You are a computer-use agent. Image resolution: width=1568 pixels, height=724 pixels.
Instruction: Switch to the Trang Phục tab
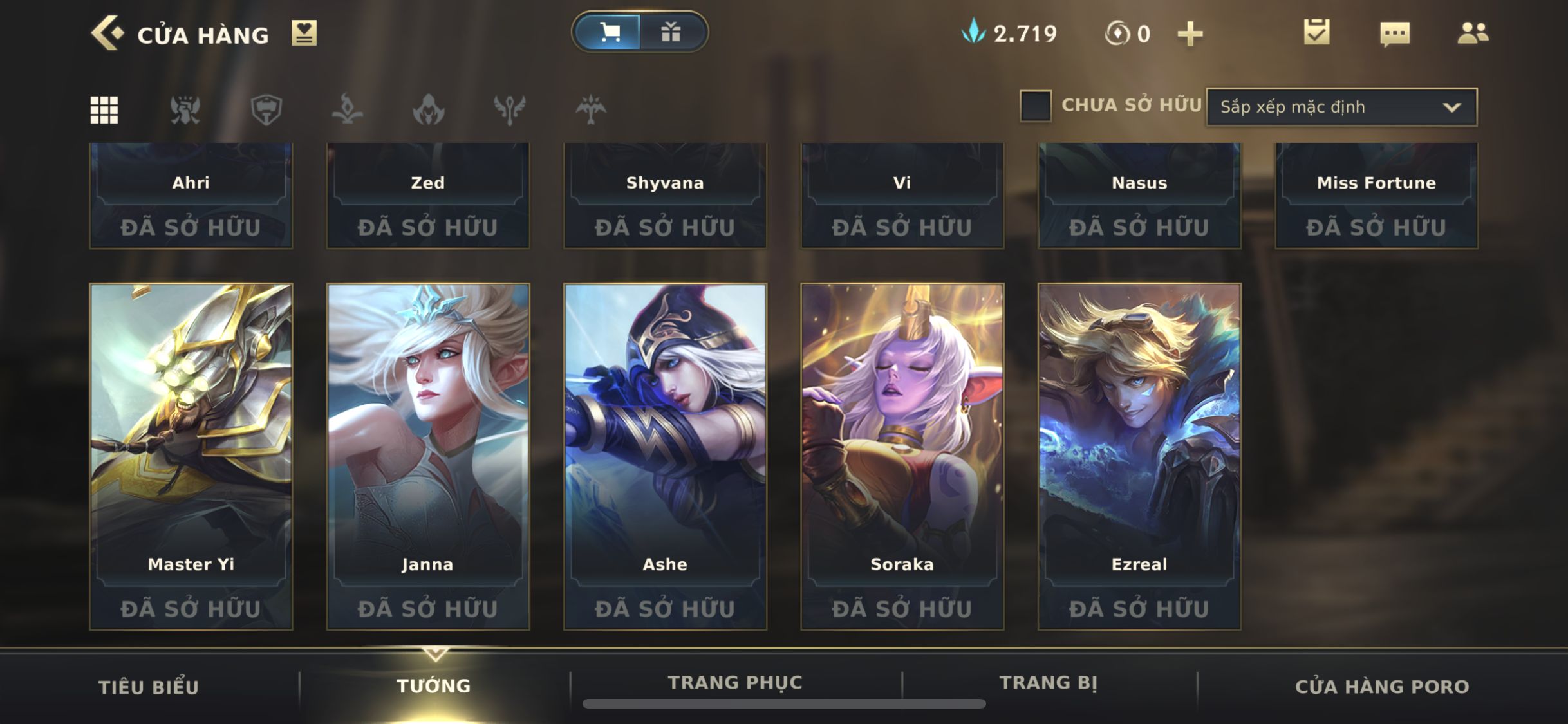point(735,683)
